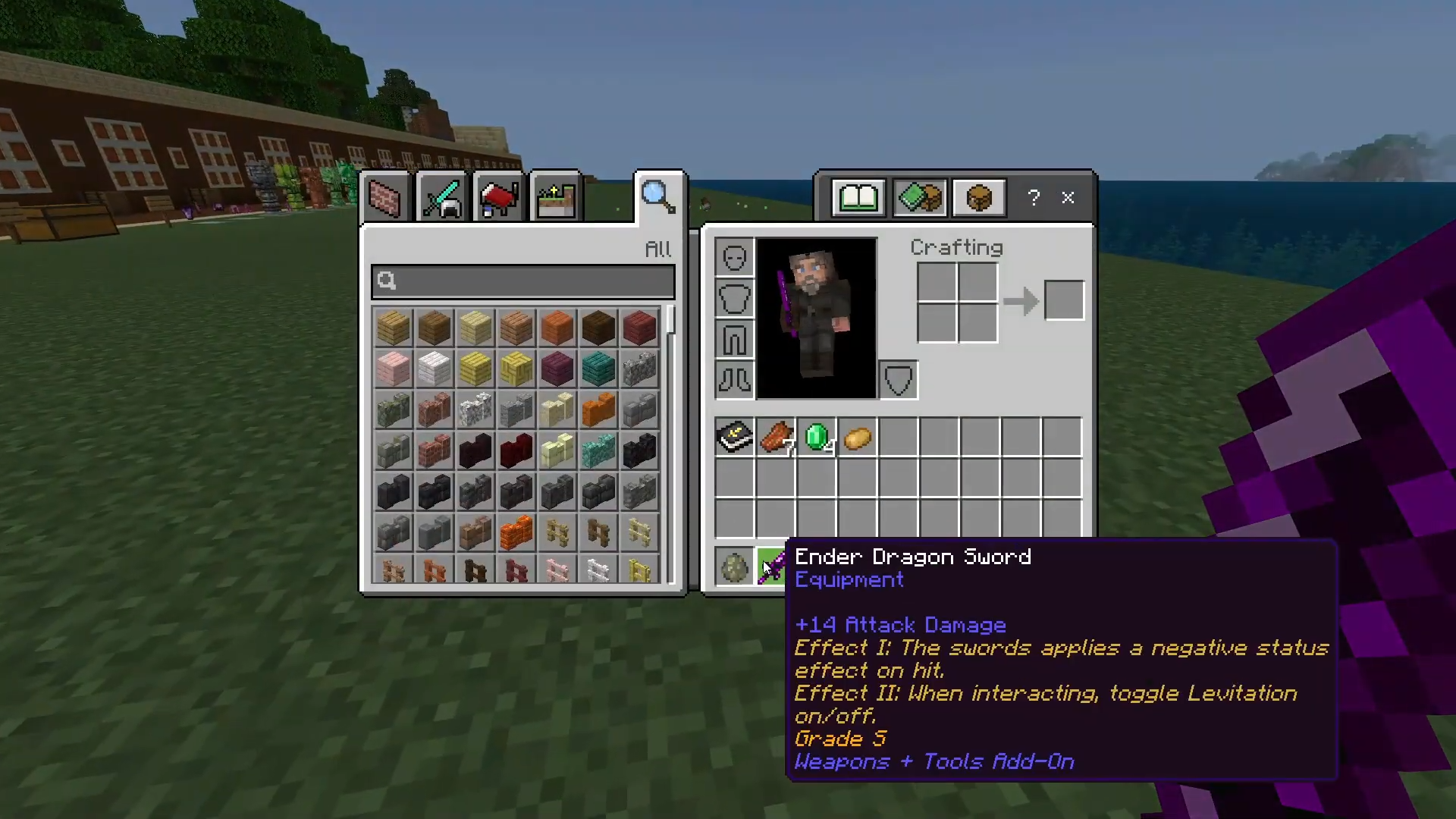Viewport: 1456px width, 819px height.
Task: Select the book item in inventory
Action: point(734,438)
